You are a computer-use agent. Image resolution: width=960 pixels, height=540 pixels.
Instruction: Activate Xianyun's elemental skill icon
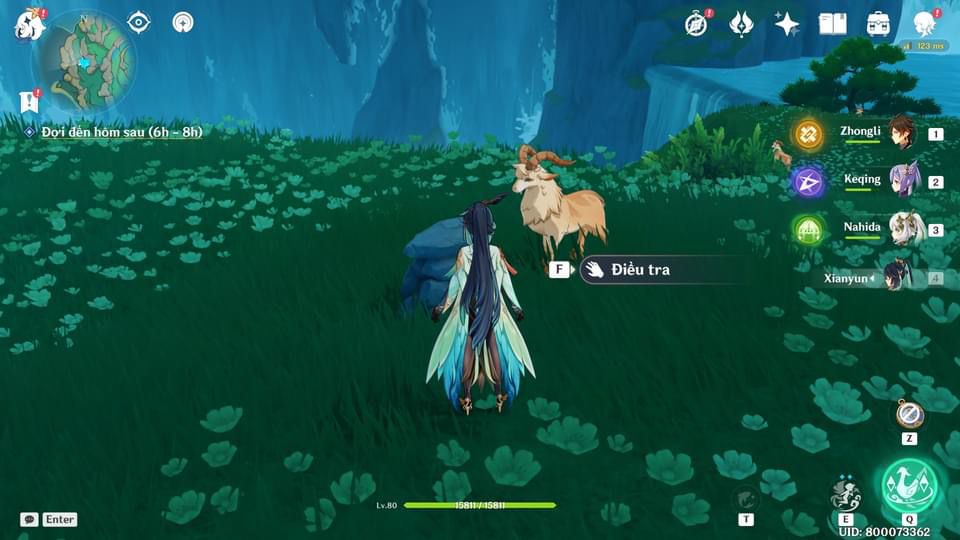coord(845,494)
